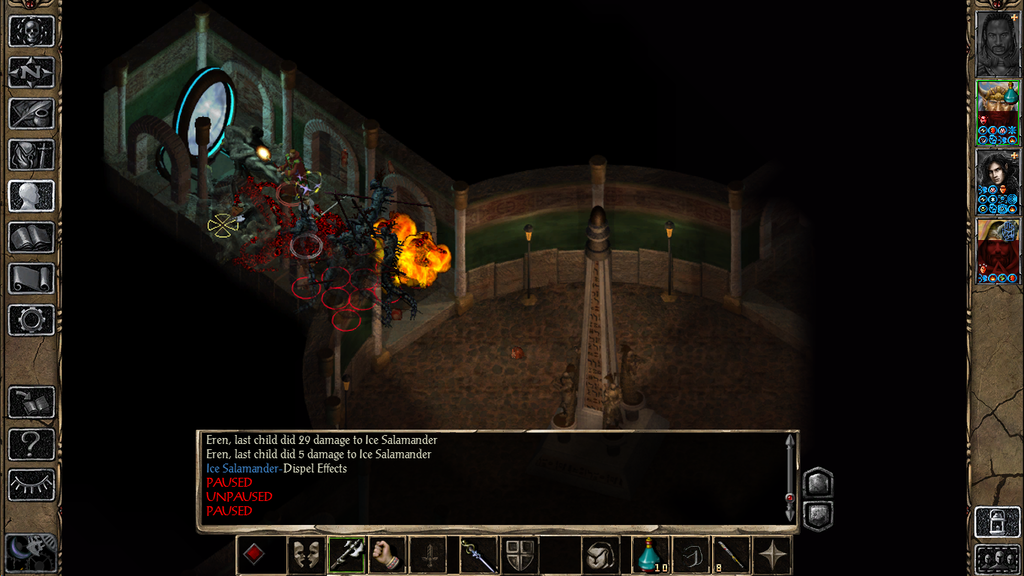This screenshot has height=576, width=1024.
Task: Open the mage spellbook
Action: tap(31, 237)
